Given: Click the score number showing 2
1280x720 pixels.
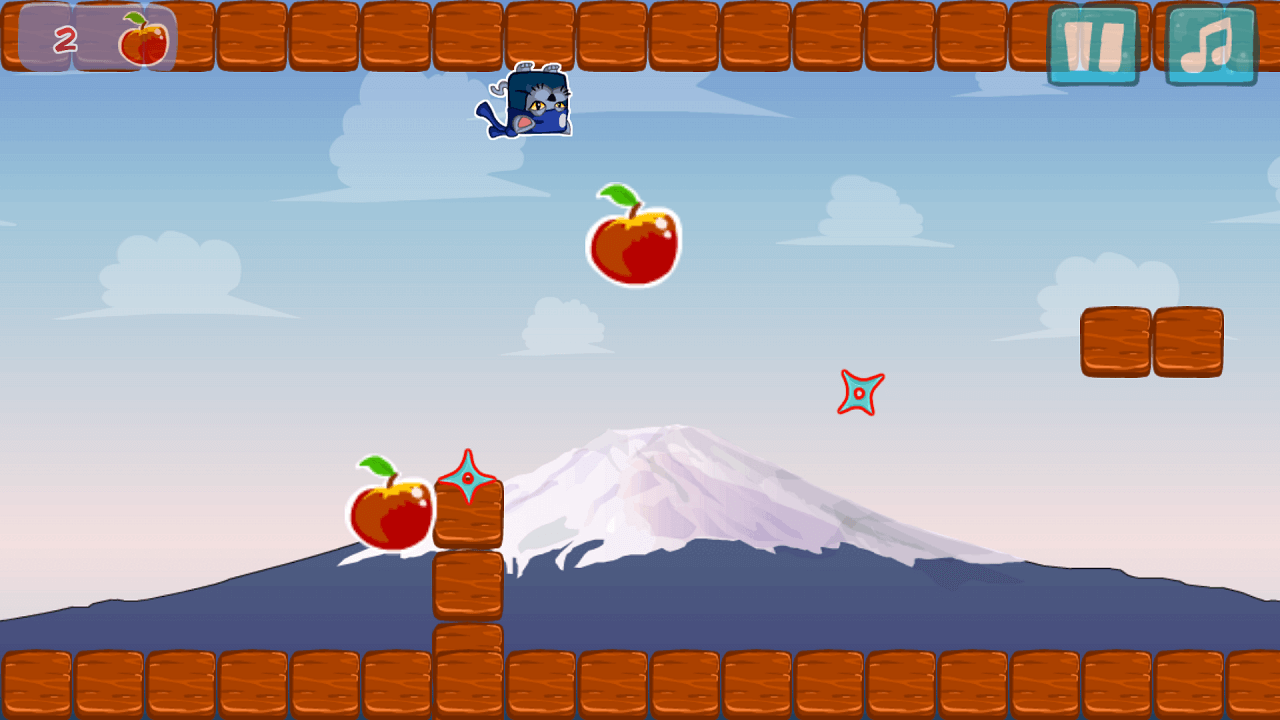Looking at the screenshot, I should tap(66, 38).
